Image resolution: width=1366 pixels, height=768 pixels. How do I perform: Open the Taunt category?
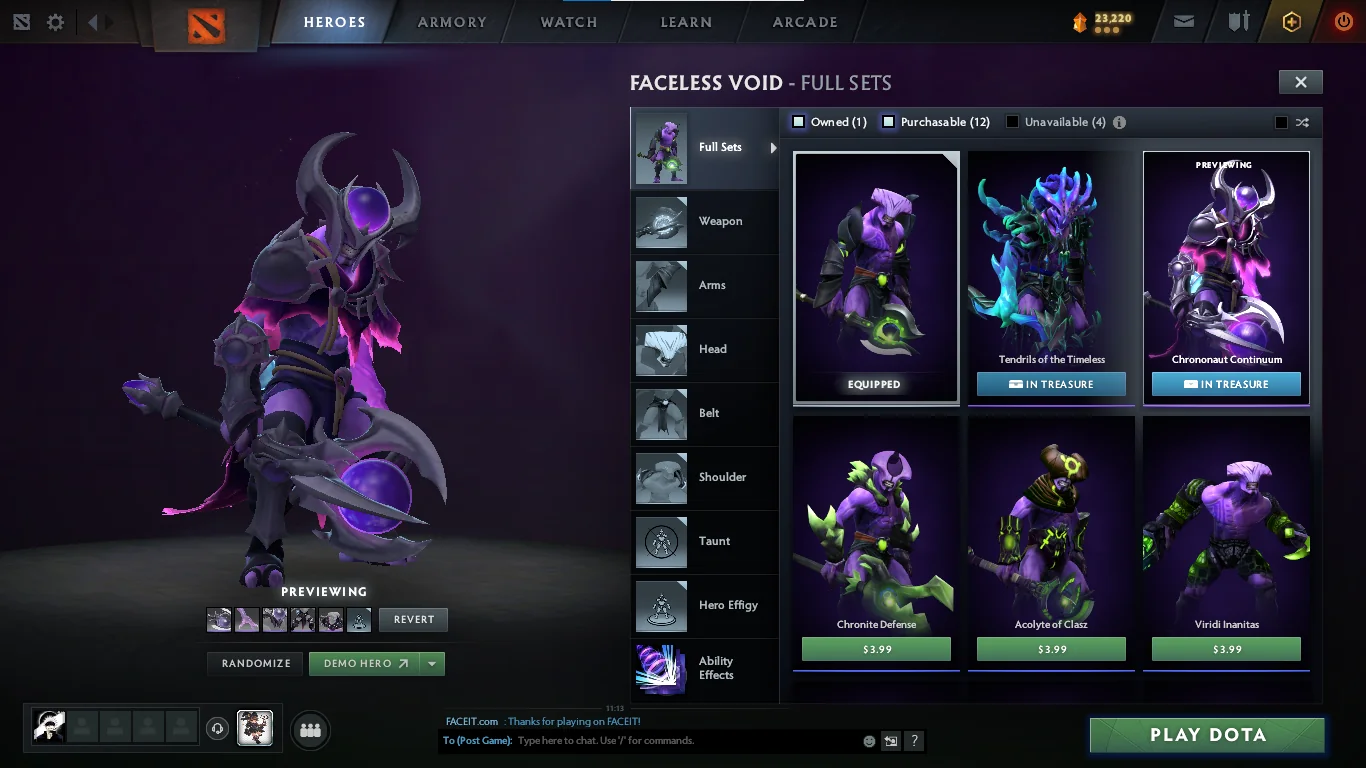704,542
